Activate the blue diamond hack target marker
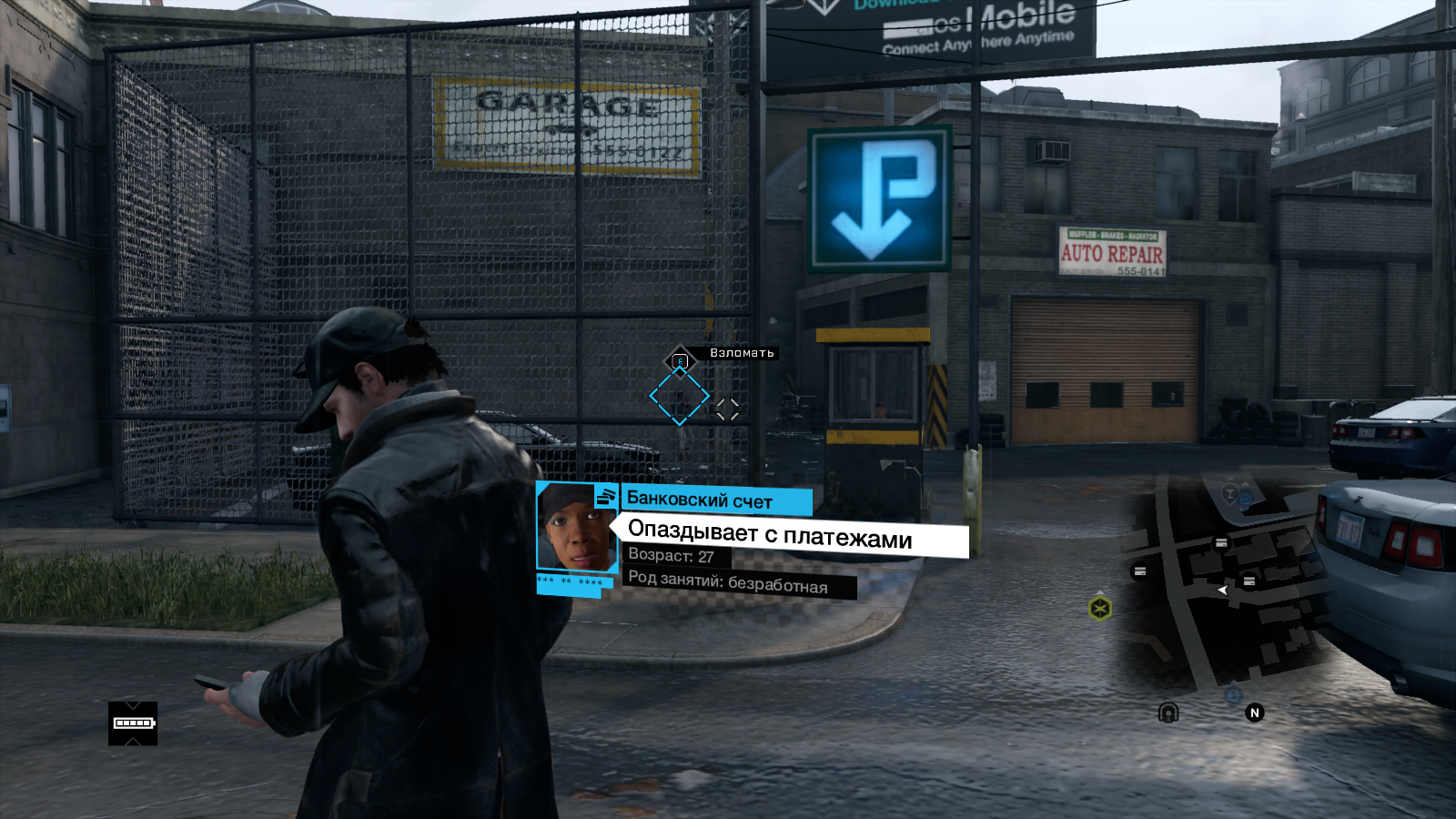This screenshot has height=819, width=1456. [x=679, y=396]
